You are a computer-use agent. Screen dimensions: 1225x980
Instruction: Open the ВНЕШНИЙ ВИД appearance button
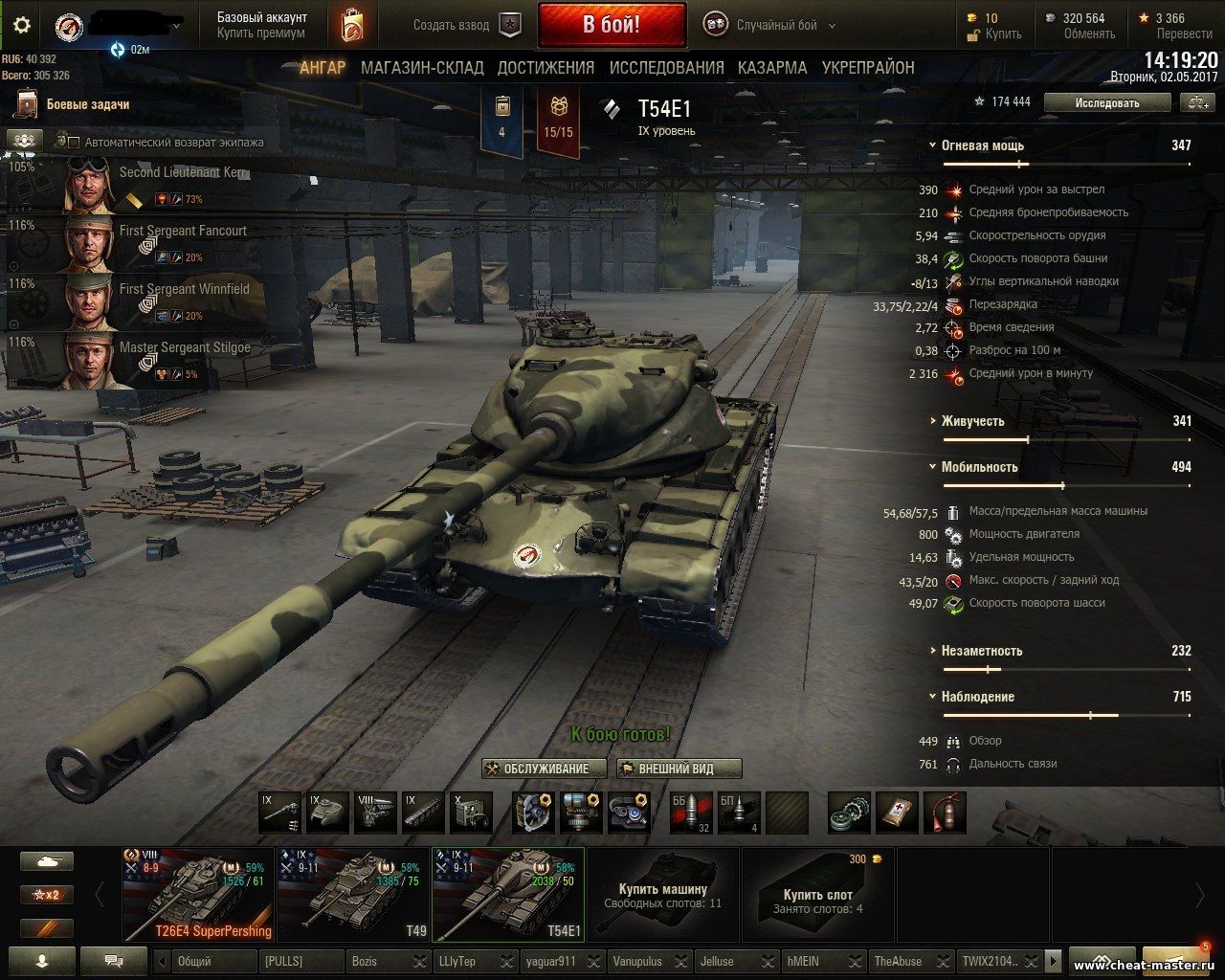pos(679,768)
